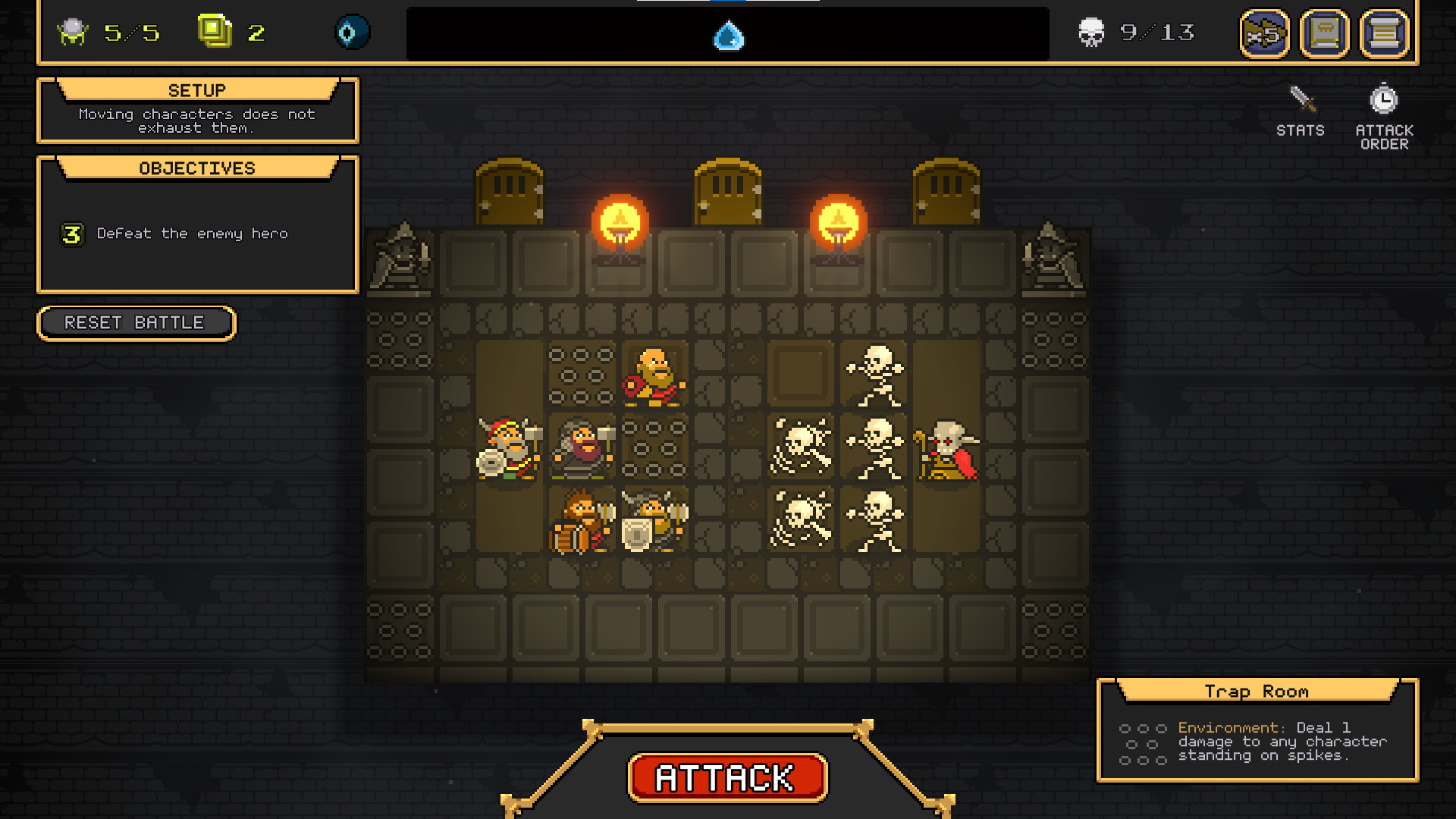Click the Defeat the enemy hero objective
The image size is (1456, 819).
[192, 234]
